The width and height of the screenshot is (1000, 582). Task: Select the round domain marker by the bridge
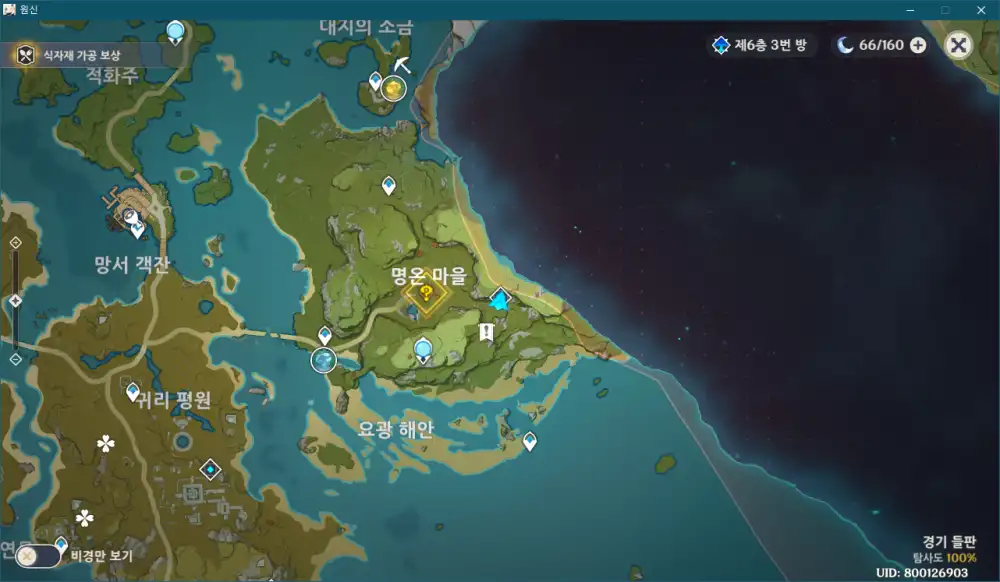pyautogui.click(x=324, y=360)
